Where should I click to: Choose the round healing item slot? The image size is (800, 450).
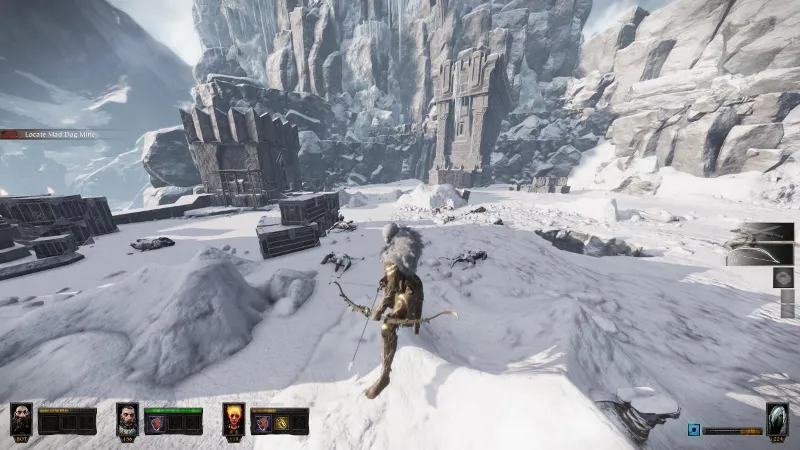pos(784,280)
